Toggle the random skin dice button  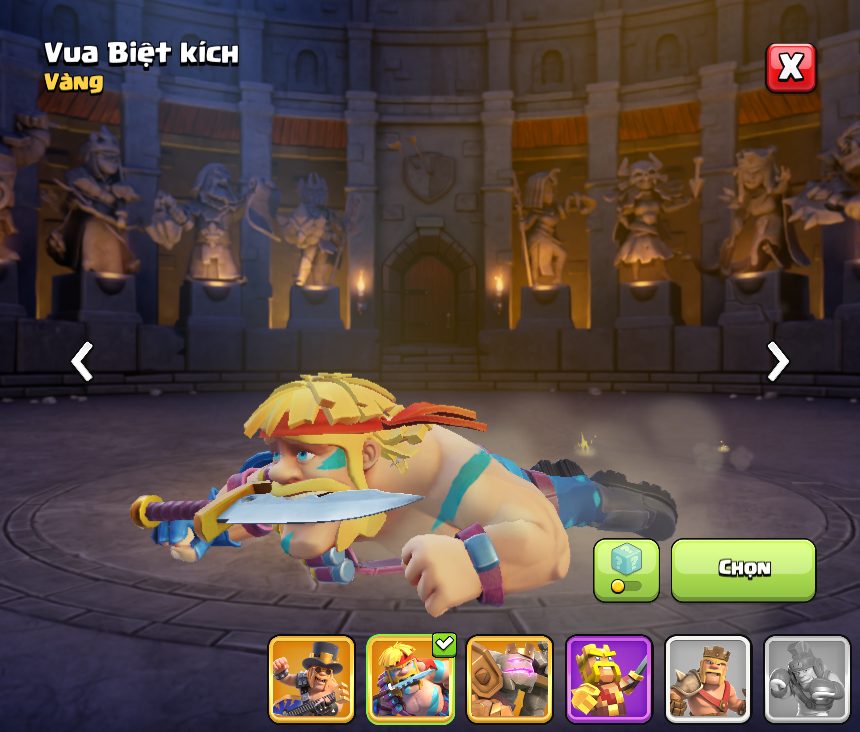(x=626, y=570)
